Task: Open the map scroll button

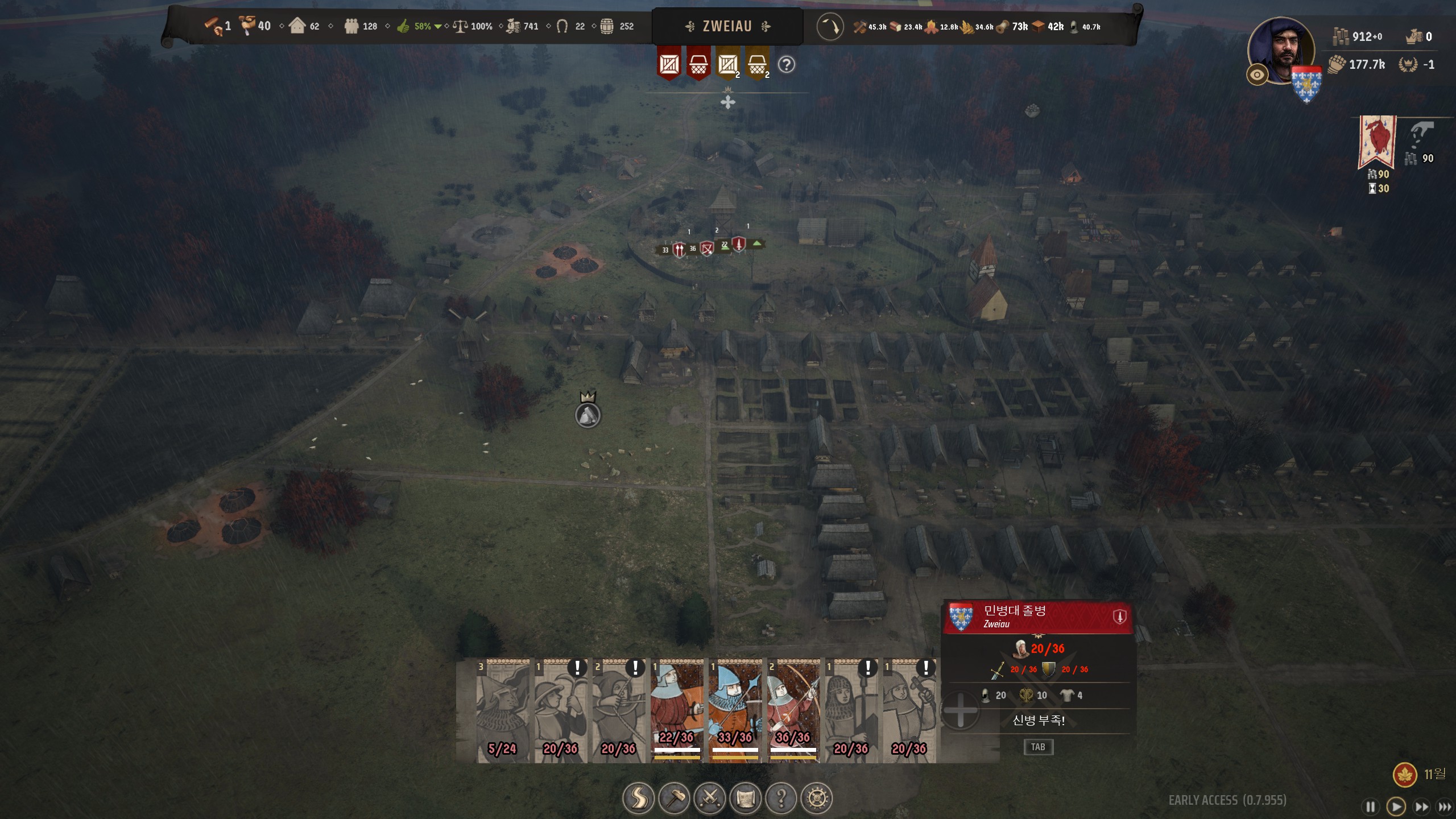Action: [x=746, y=798]
